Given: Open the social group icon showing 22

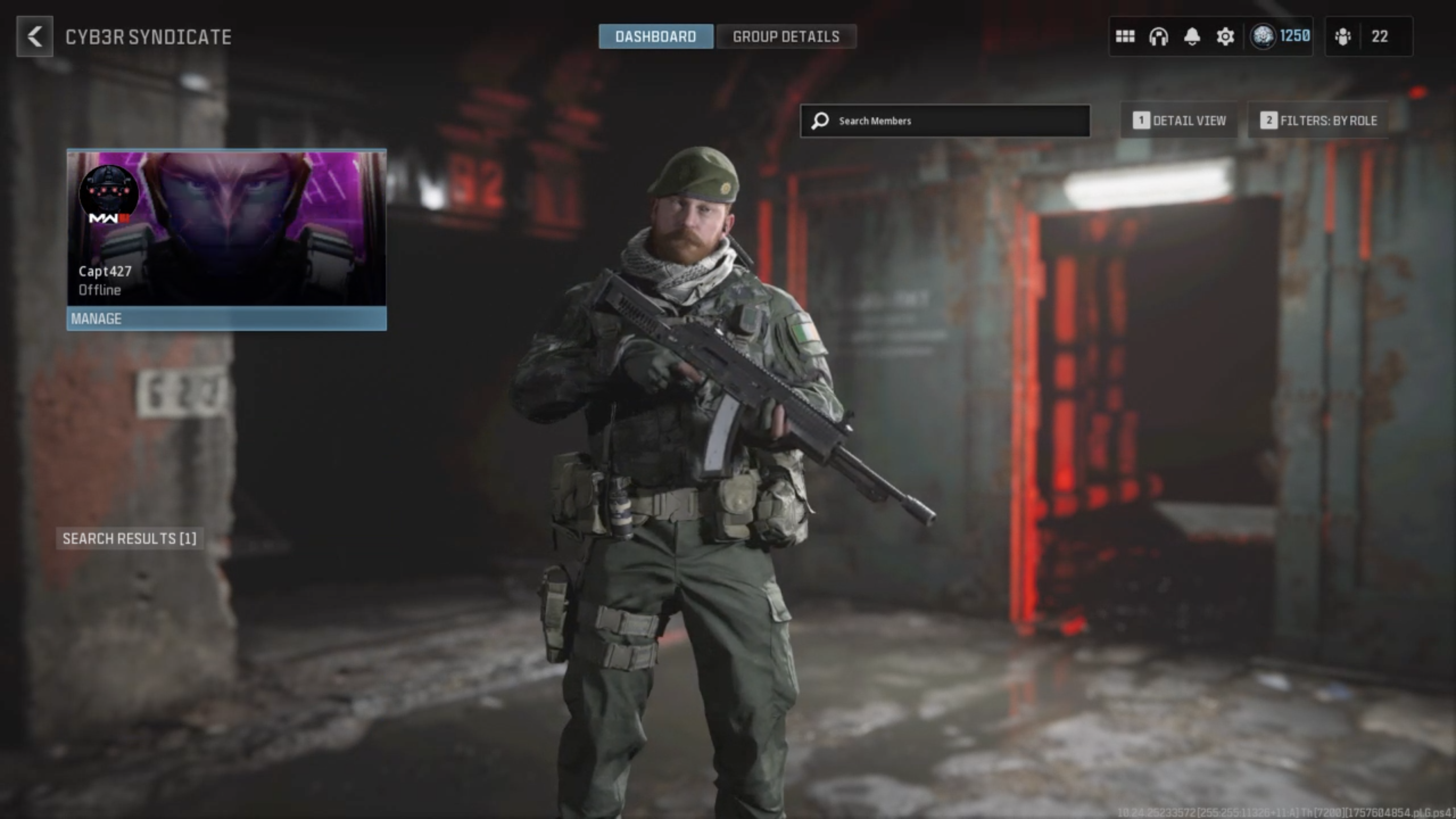Looking at the screenshot, I should point(1368,37).
